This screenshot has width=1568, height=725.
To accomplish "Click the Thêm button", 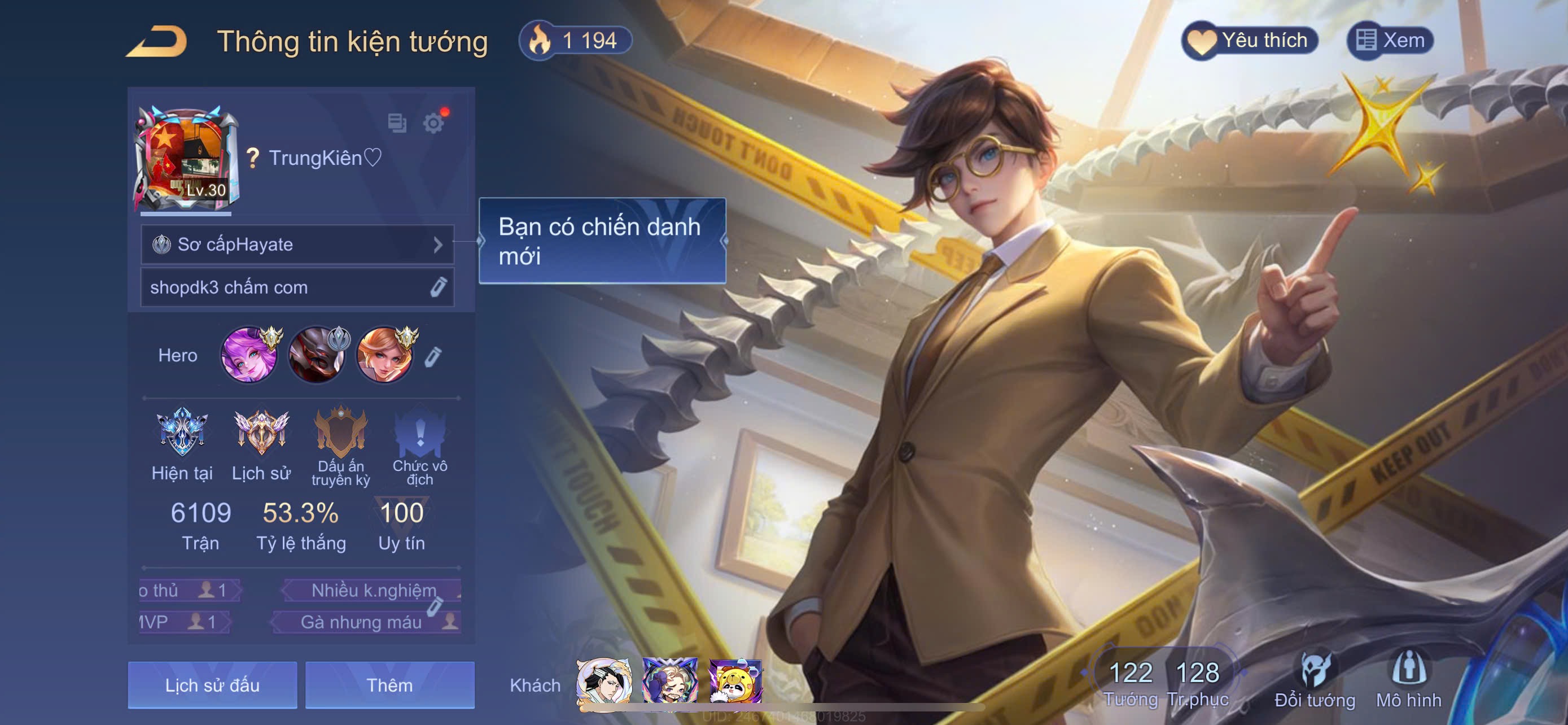I will [389, 685].
